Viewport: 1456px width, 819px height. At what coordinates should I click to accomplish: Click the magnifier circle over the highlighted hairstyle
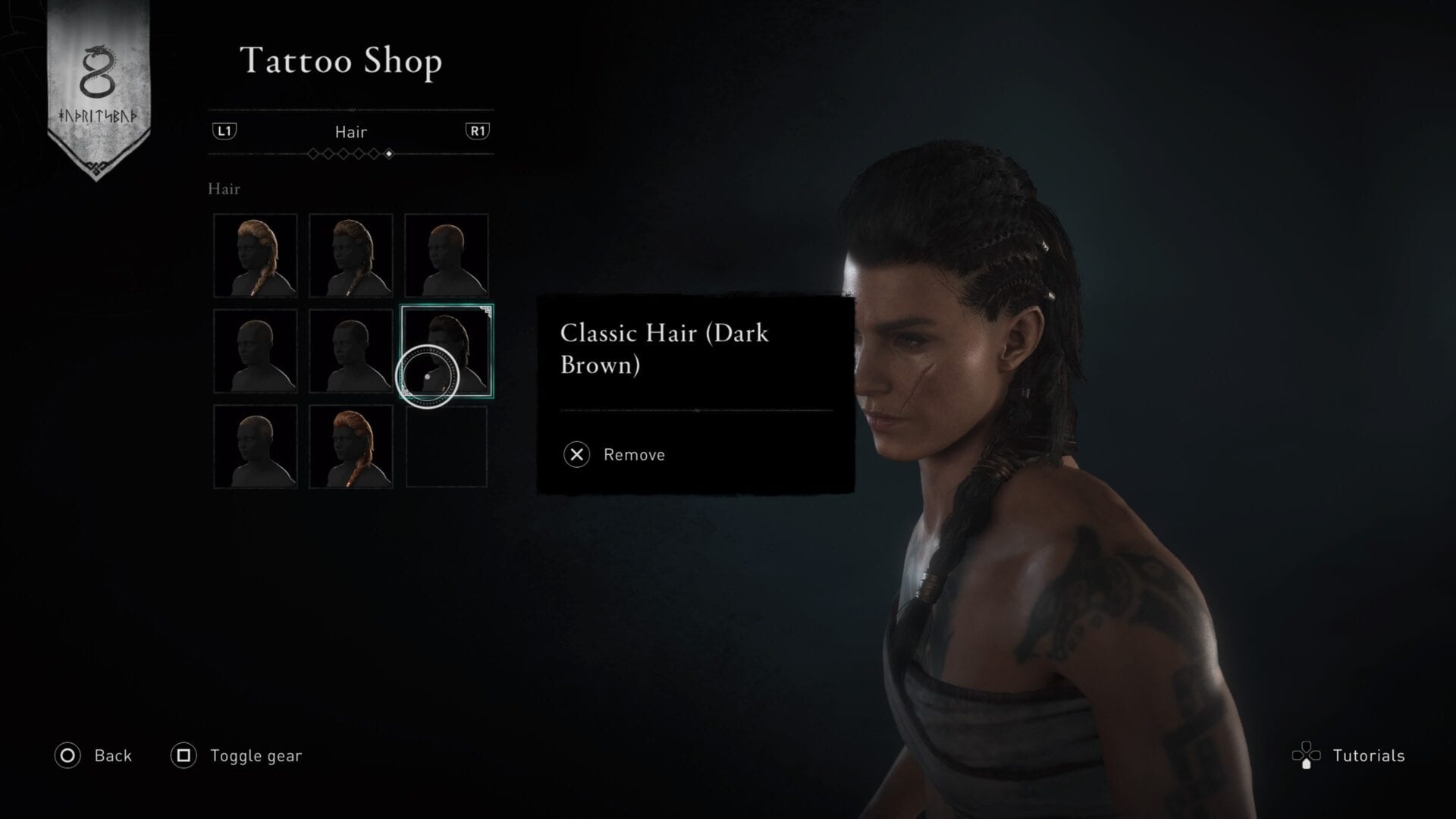428,377
